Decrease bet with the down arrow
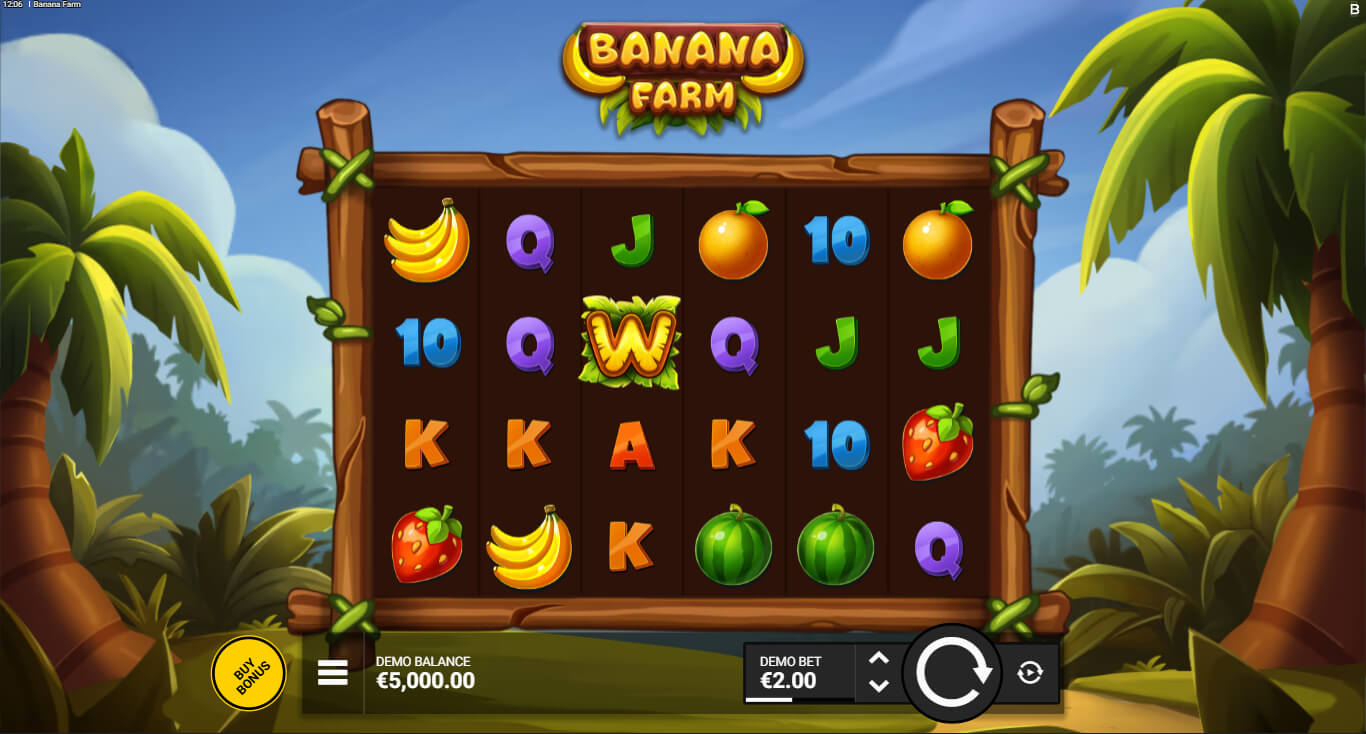Screen dimensions: 1366x734 (x=880, y=686)
